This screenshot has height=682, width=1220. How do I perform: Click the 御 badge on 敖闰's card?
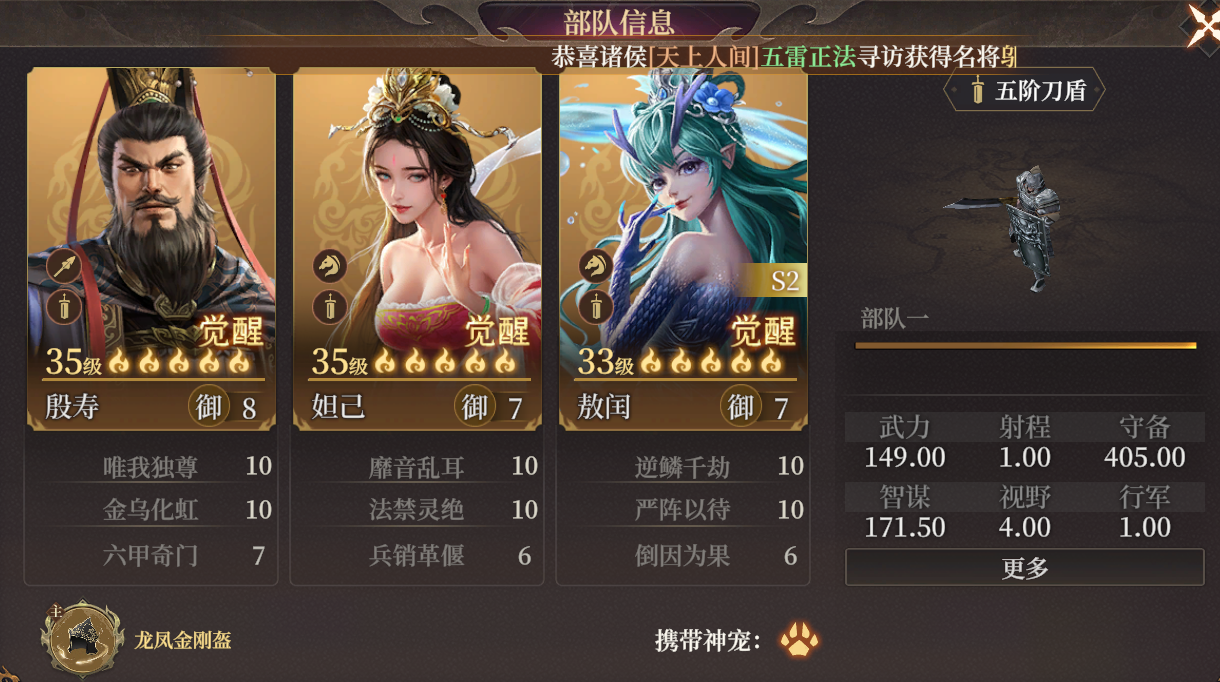coord(740,407)
